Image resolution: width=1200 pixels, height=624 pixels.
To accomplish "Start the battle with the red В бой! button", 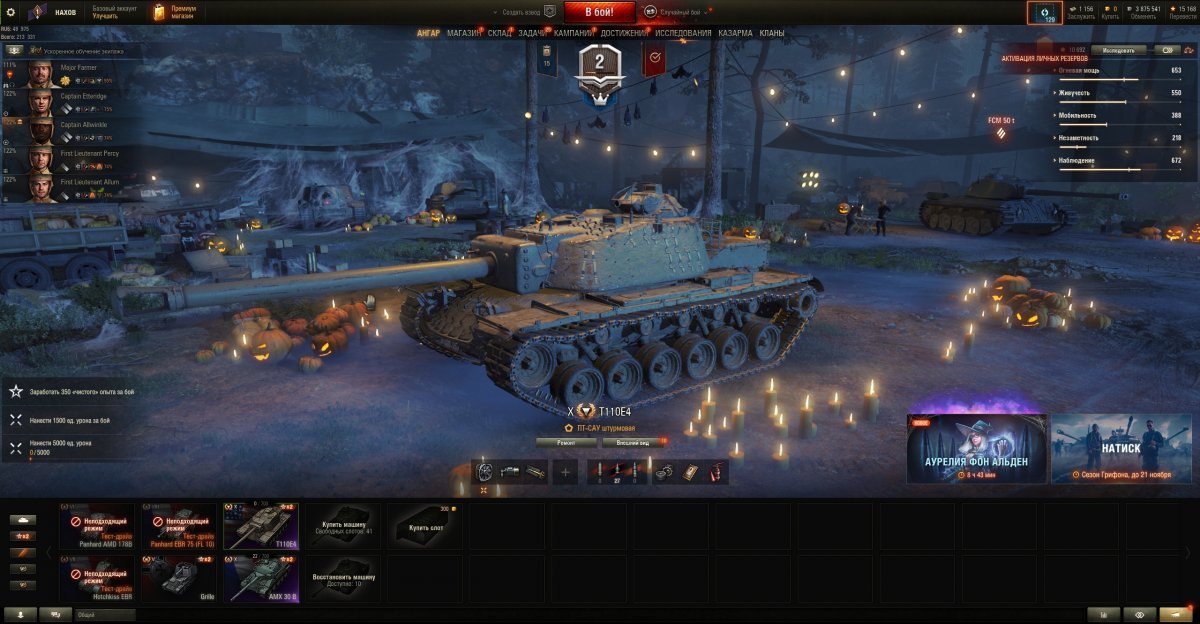I will tap(600, 12).
